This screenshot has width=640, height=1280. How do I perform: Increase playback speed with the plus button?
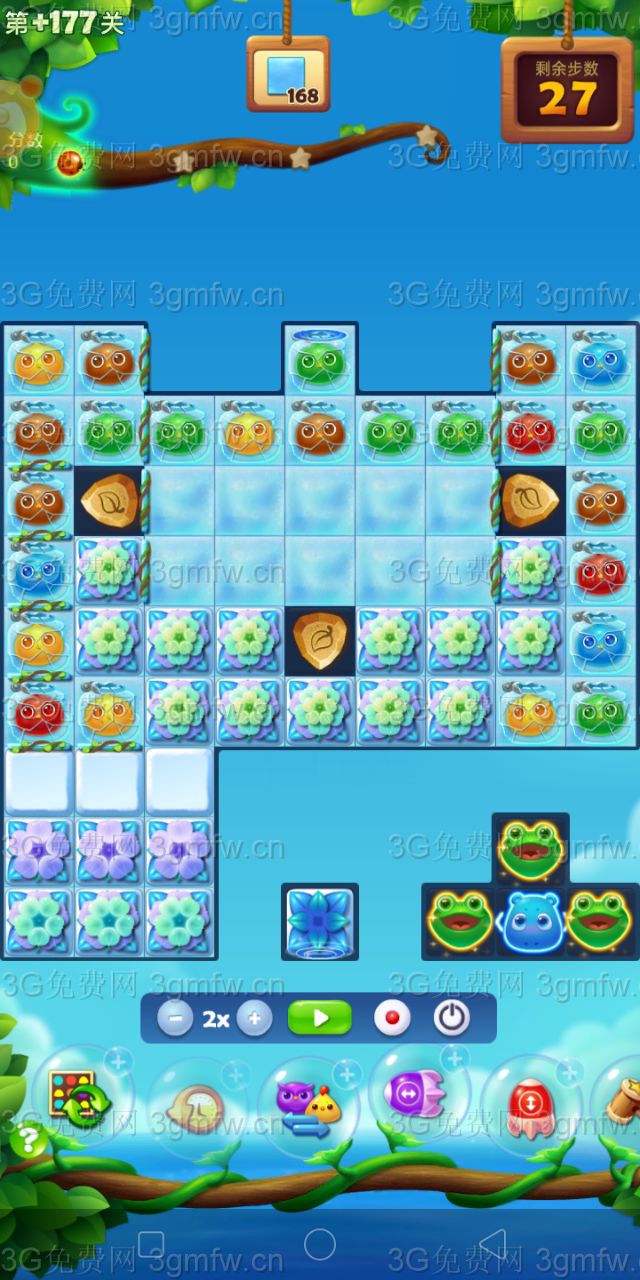click(x=254, y=1019)
